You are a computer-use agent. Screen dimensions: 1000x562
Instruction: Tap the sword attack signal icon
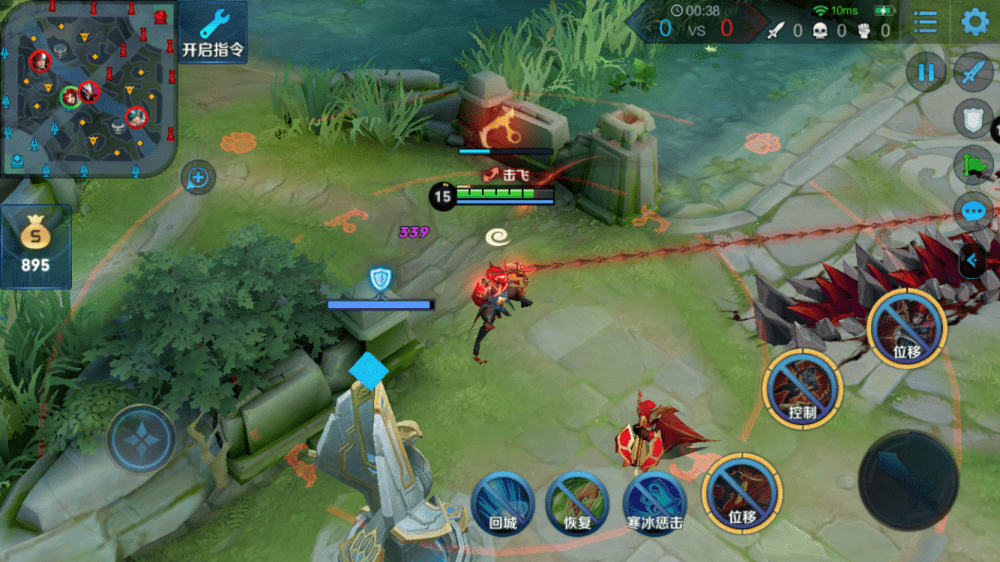(x=973, y=72)
